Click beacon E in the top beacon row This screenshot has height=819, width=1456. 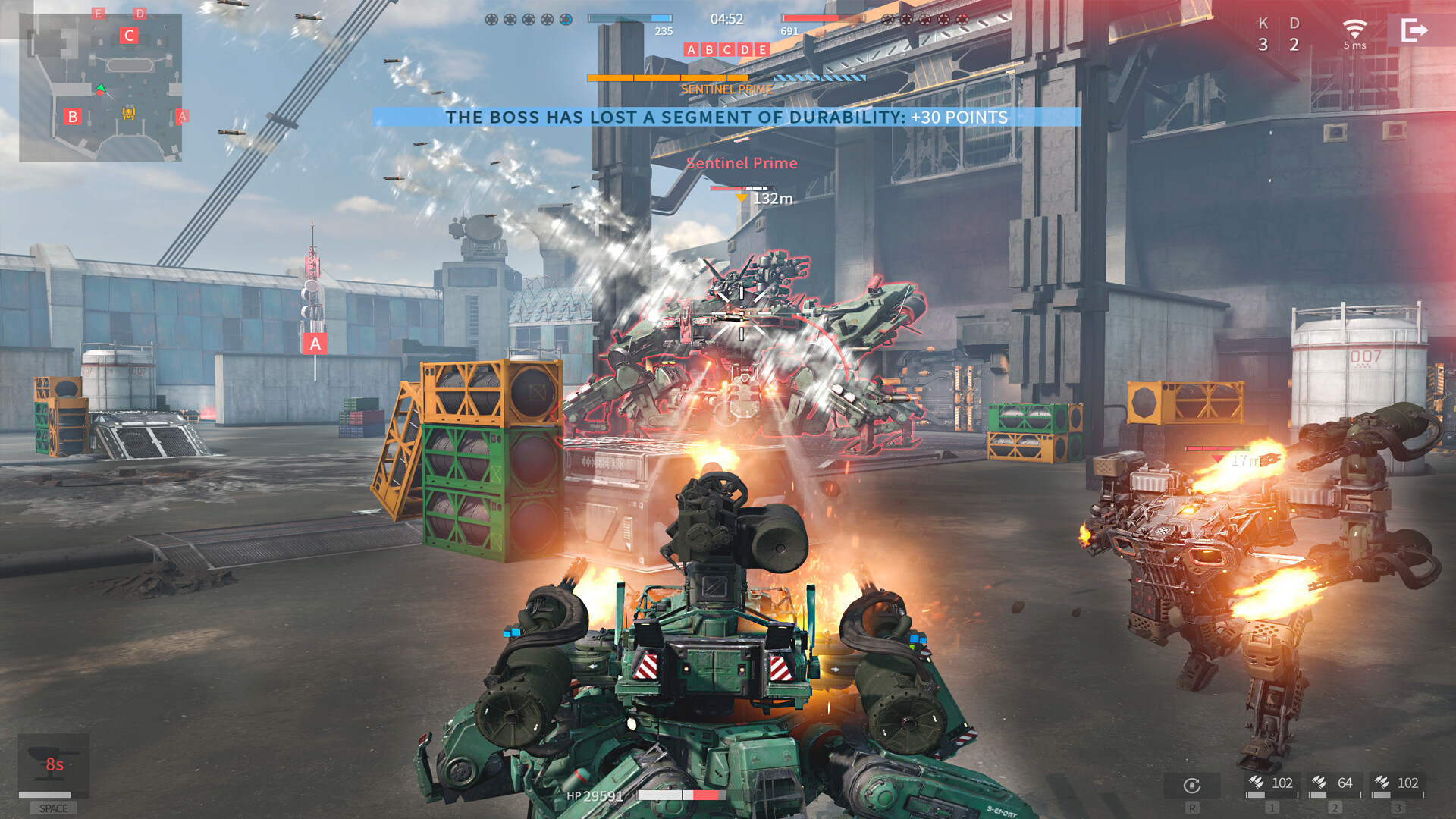coord(762,50)
